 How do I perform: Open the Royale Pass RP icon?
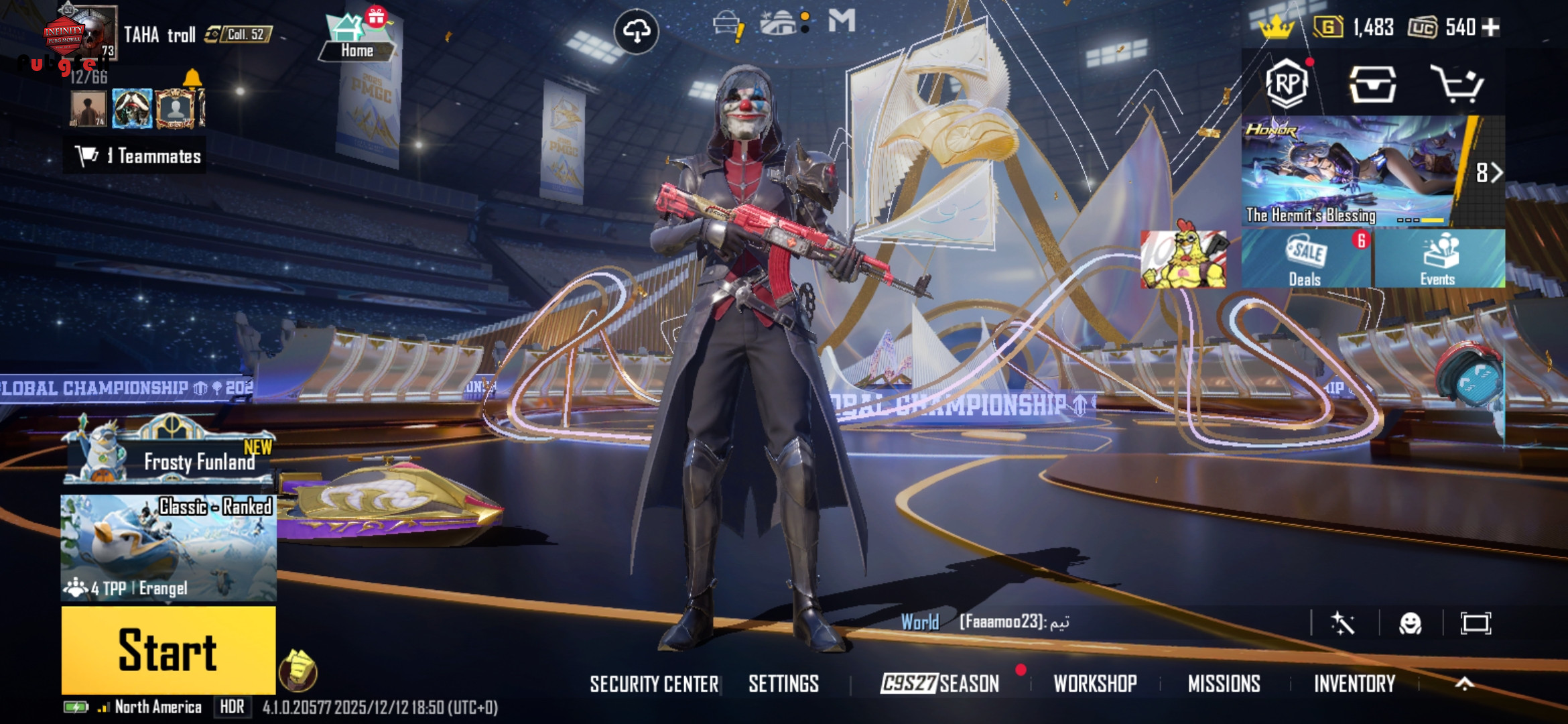[x=1287, y=84]
